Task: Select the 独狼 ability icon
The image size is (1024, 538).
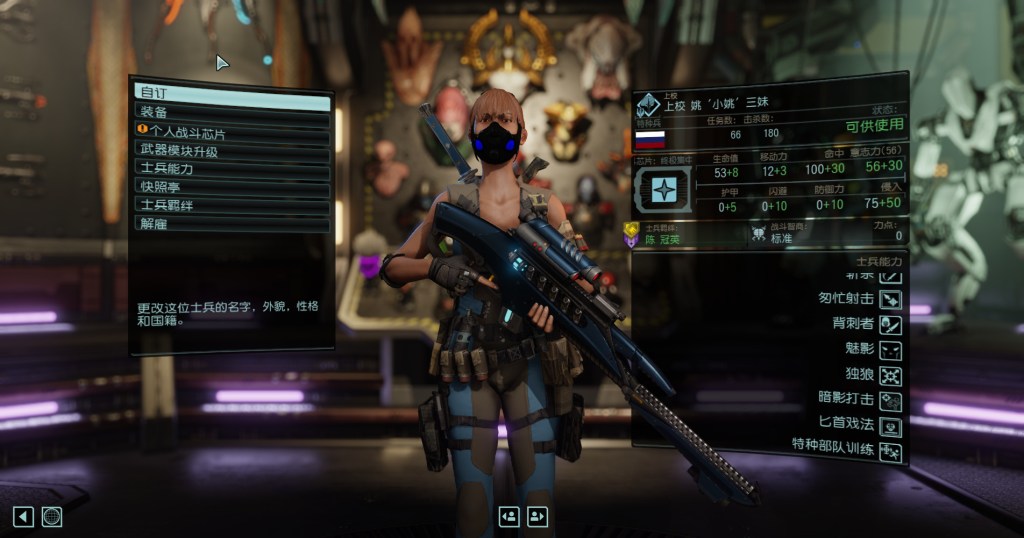Action: pos(890,376)
